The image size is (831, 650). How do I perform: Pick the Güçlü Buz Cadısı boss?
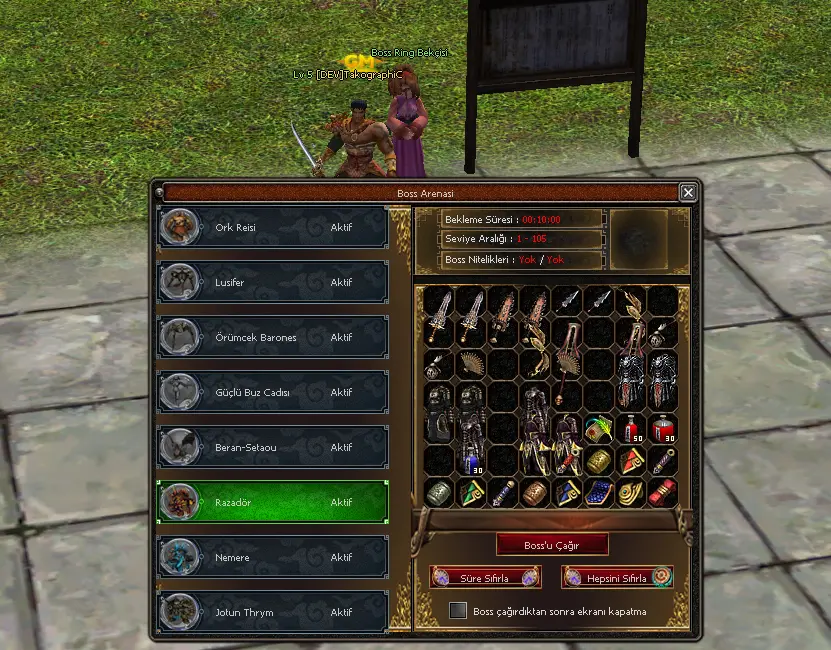tap(272, 393)
